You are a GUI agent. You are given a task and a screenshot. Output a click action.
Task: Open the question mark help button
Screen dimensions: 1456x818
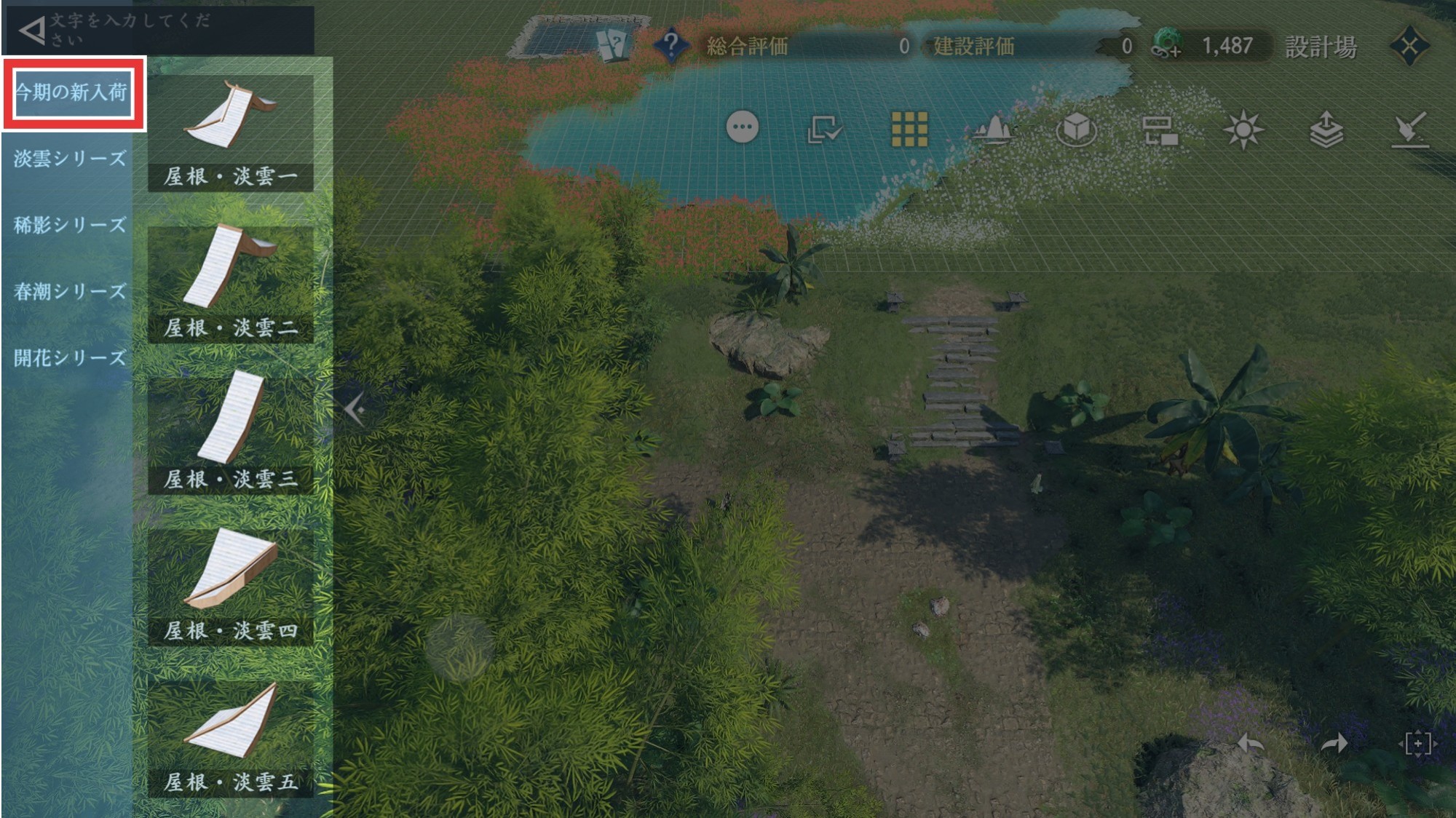[670, 46]
